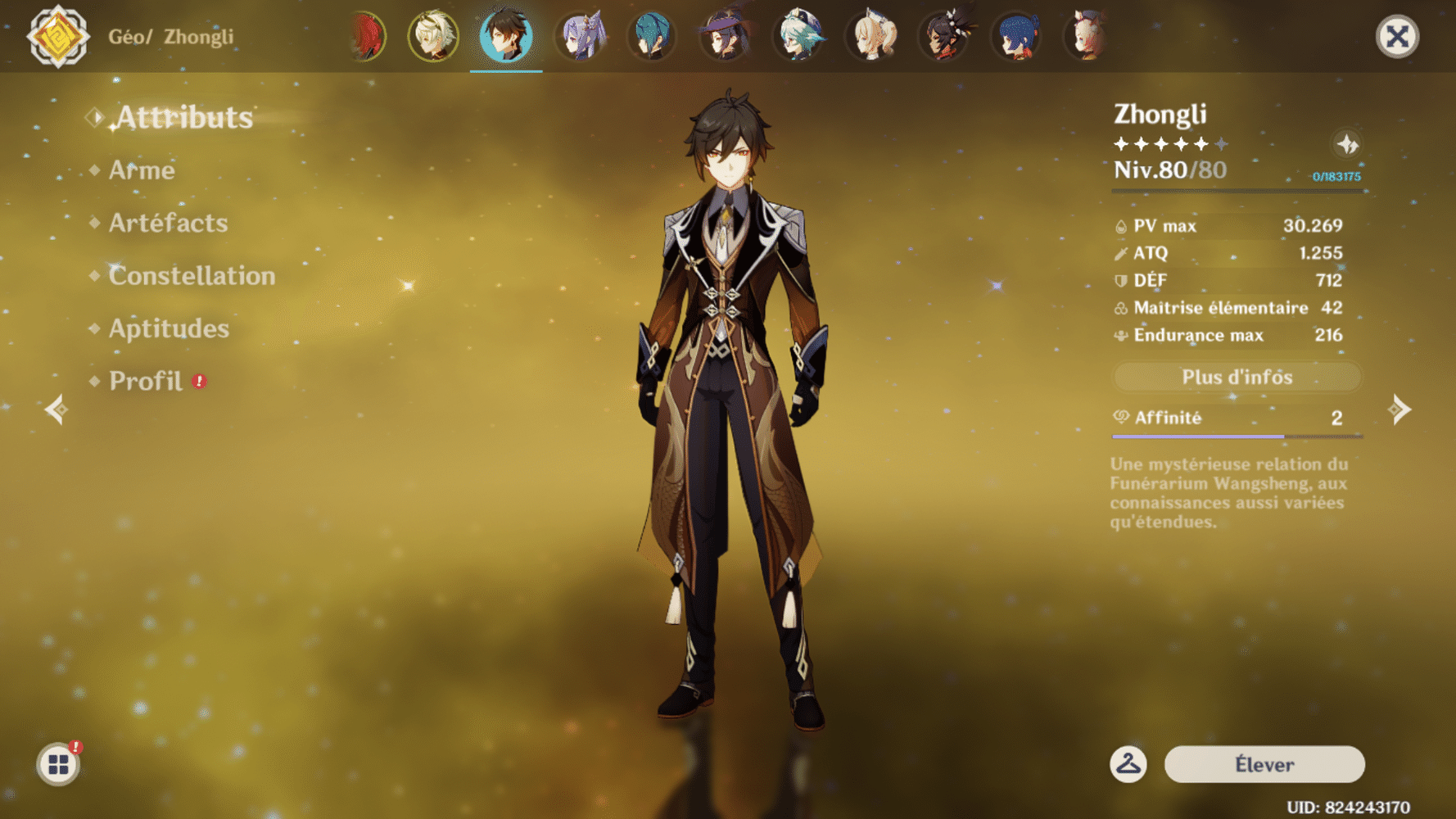The width and height of the screenshot is (1456, 819).
Task: Click the energy recharge lightning icon above the EXP bar
Action: click(1347, 146)
